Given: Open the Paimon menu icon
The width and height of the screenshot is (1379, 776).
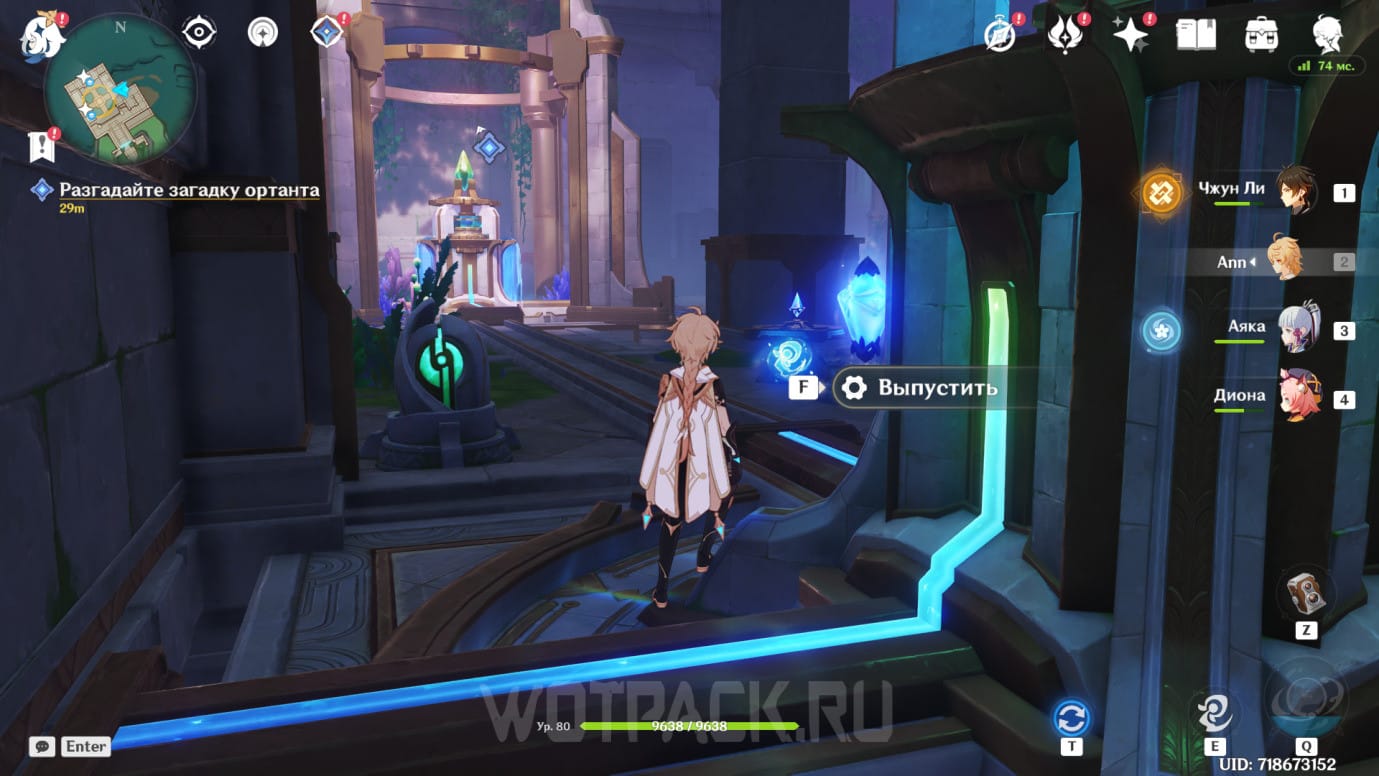Looking at the screenshot, I should click(x=43, y=35).
